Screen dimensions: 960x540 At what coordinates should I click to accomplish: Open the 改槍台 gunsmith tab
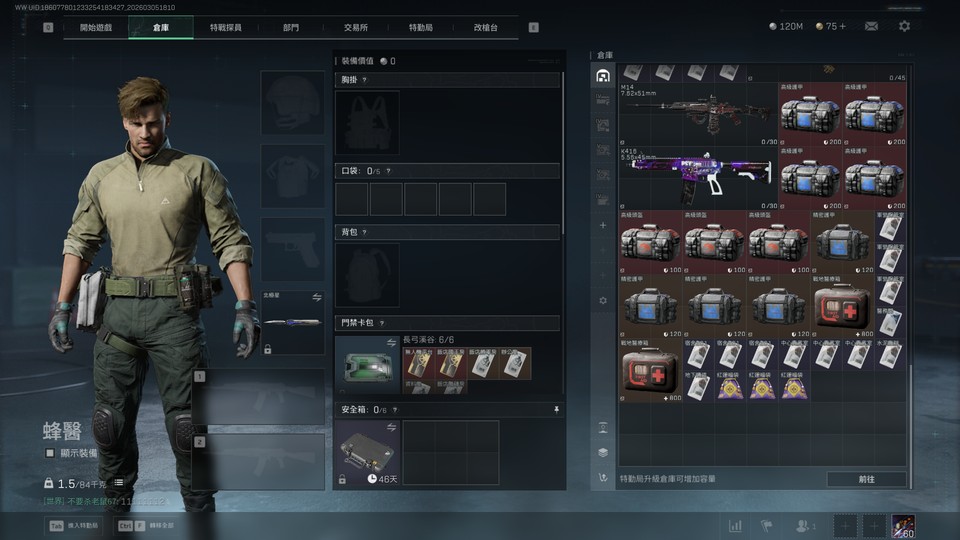(485, 27)
